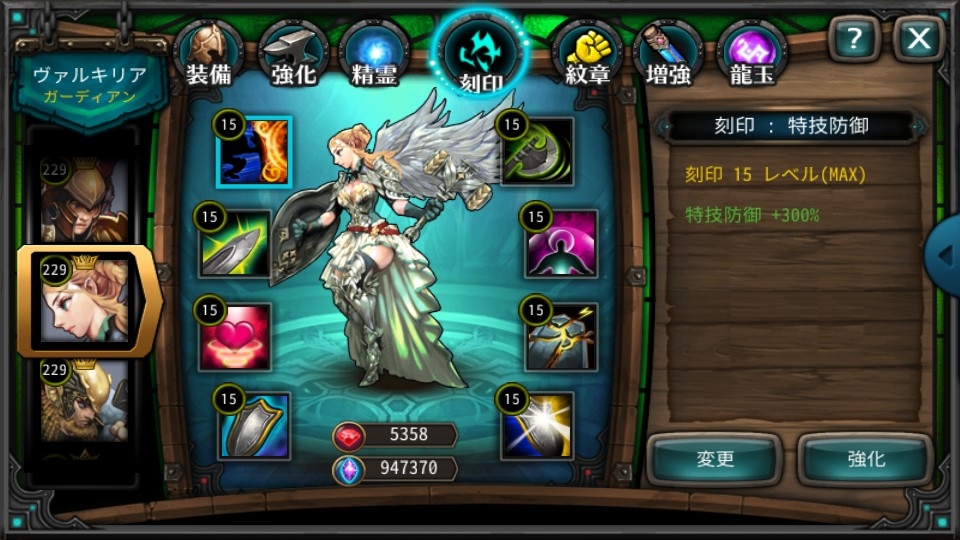Screen dimensions: 960x540
Task: Click the 変更 change button
Action: (x=715, y=459)
